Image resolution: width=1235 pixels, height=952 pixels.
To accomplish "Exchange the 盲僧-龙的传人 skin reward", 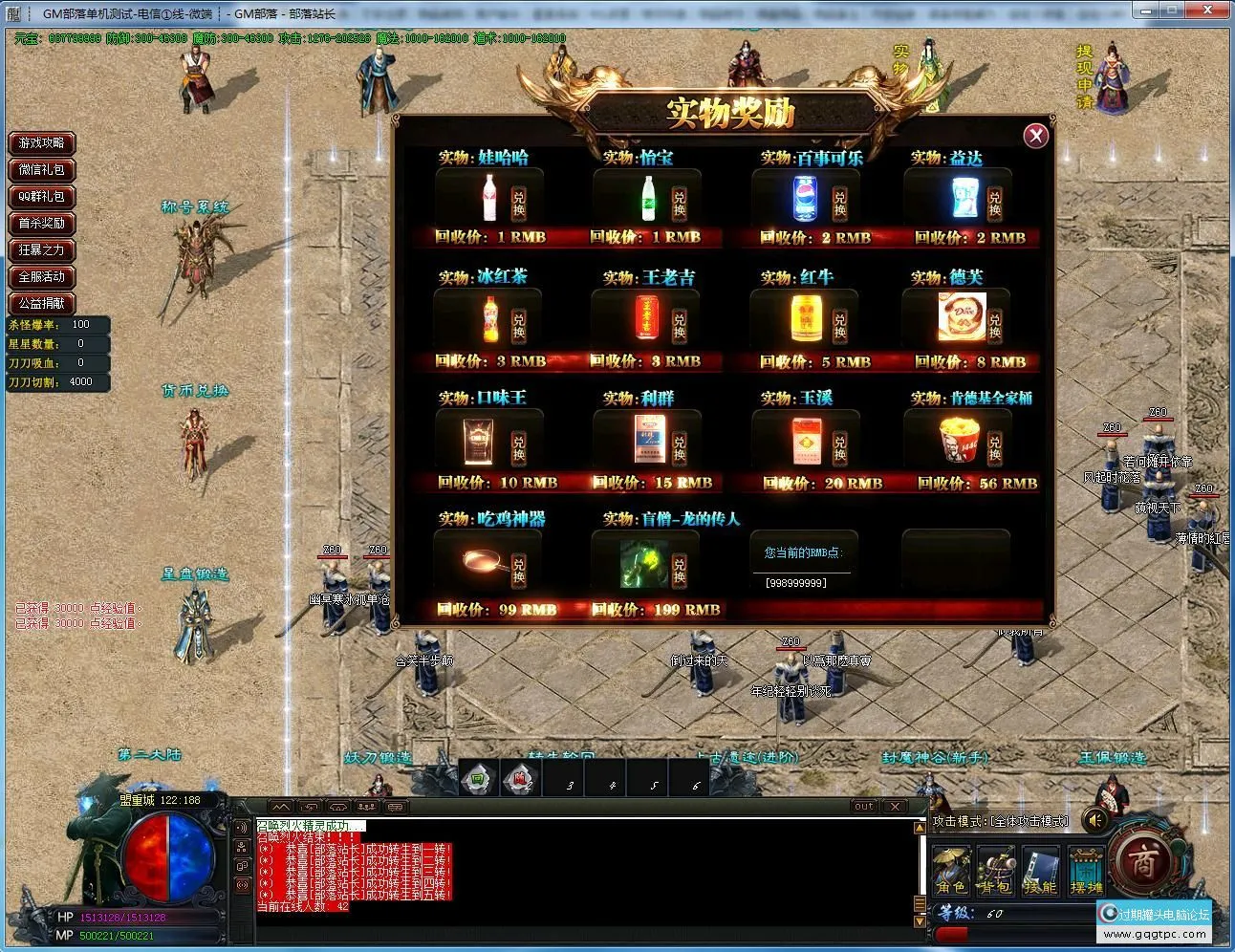I will click(x=679, y=569).
